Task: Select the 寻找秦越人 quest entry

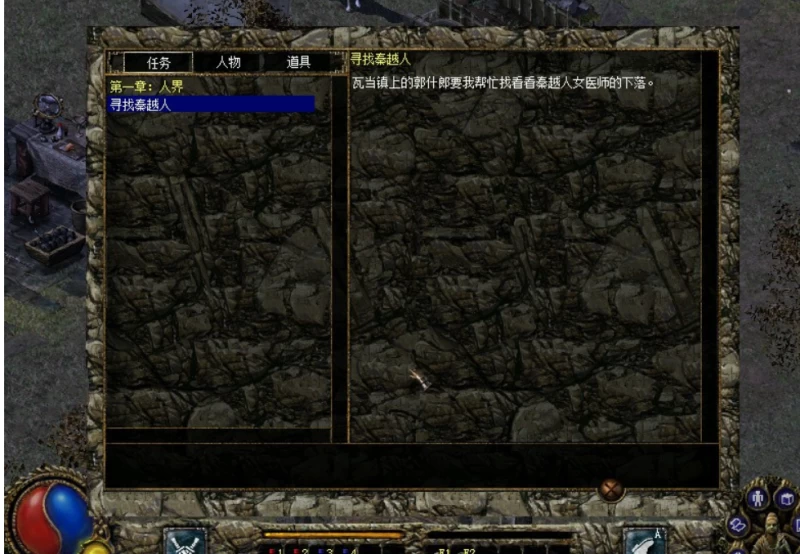Action: (211, 104)
